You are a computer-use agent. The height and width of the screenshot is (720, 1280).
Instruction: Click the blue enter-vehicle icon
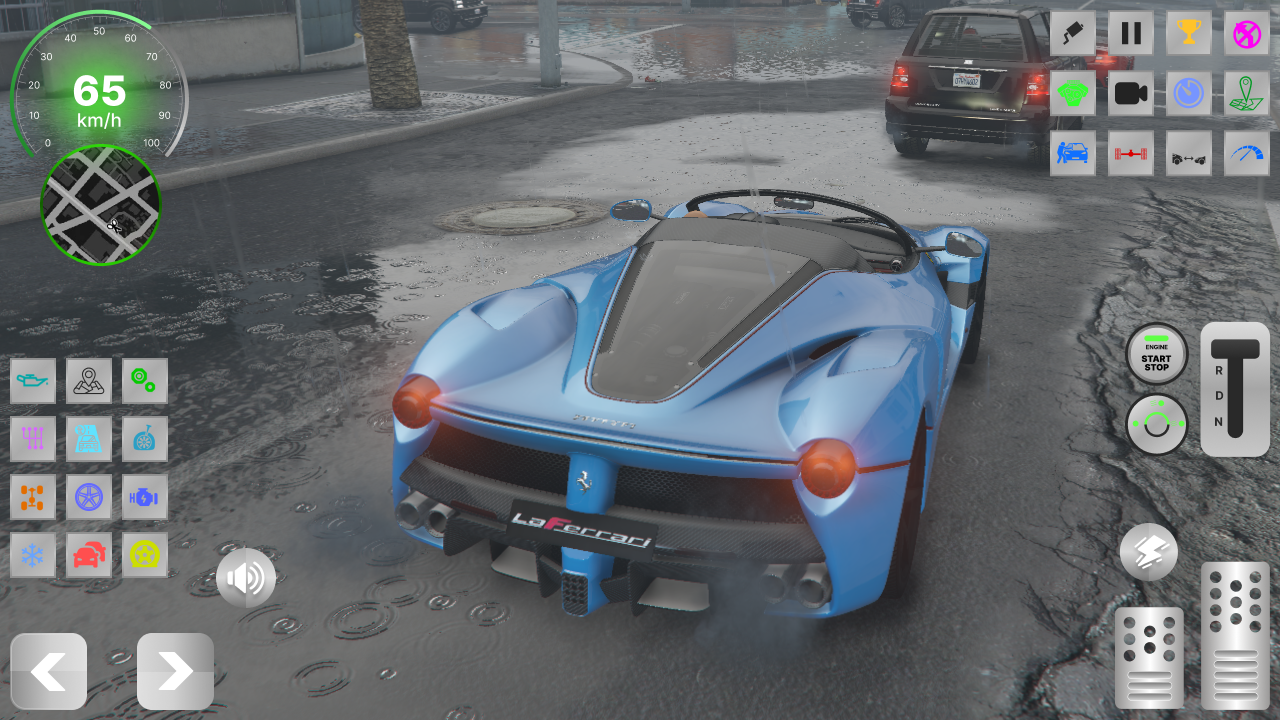tap(1072, 153)
